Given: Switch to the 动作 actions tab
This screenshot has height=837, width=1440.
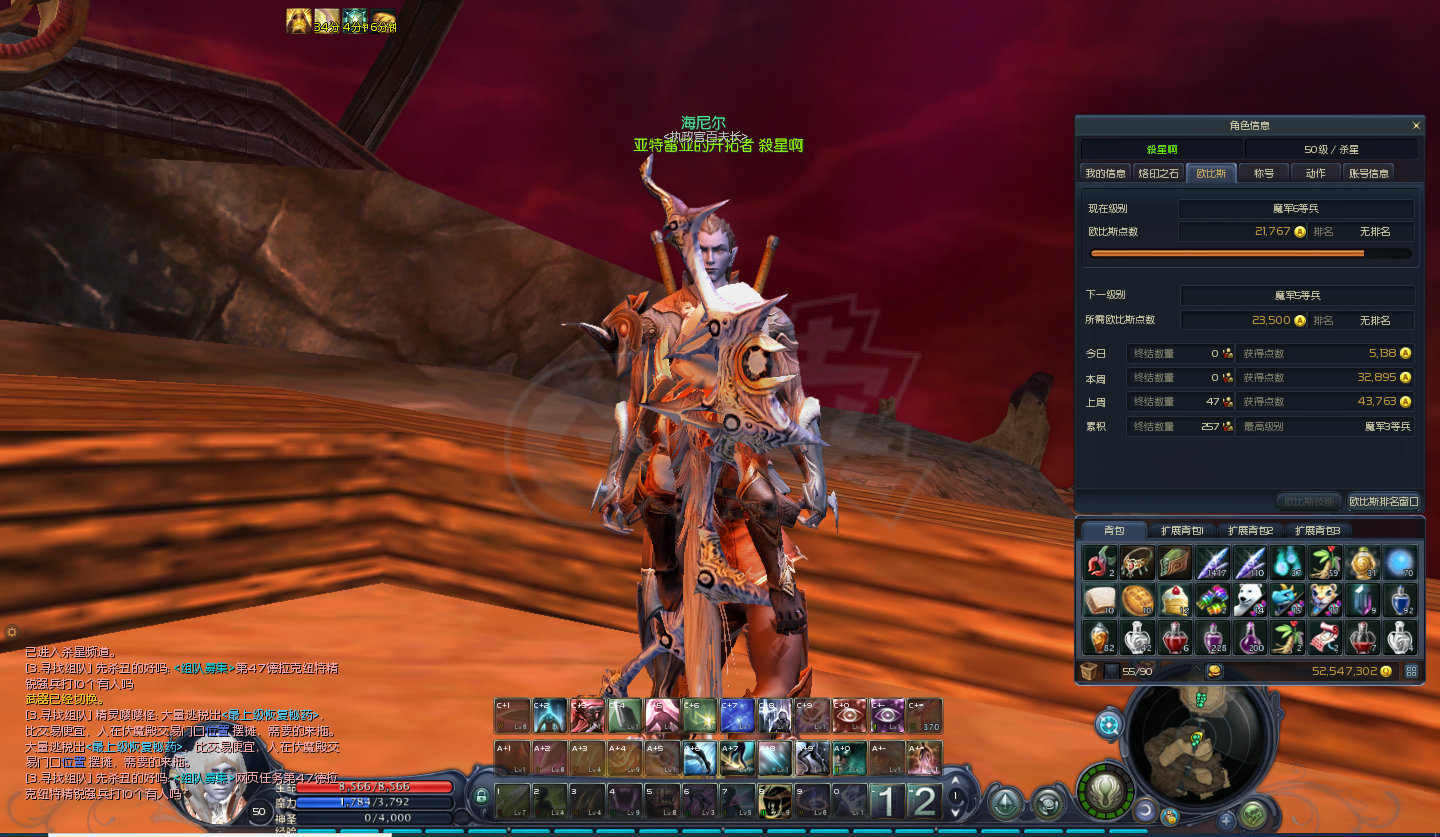Looking at the screenshot, I should [x=1315, y=173].
